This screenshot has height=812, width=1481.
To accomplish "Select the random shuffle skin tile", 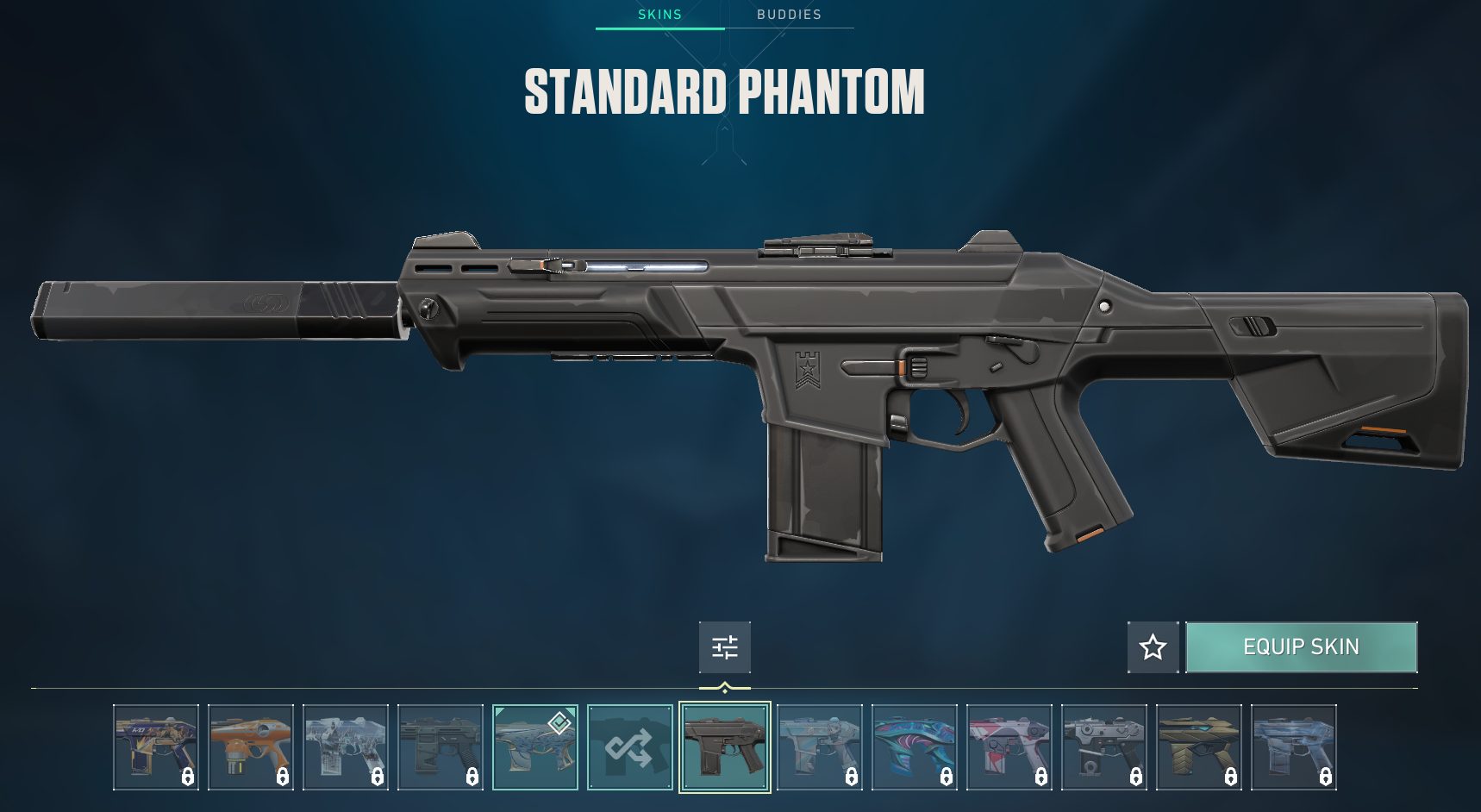I will point(629,747).
